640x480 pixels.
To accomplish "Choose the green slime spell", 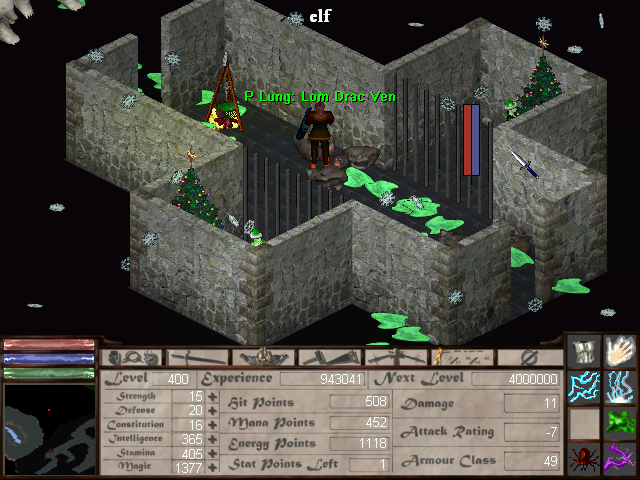I will click(621, 423).
